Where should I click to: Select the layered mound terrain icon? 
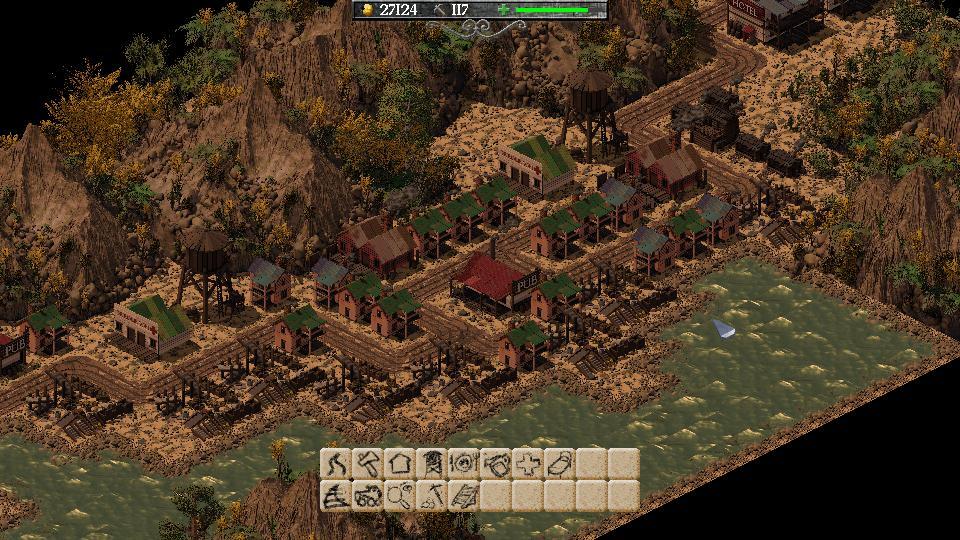[336, 496]
